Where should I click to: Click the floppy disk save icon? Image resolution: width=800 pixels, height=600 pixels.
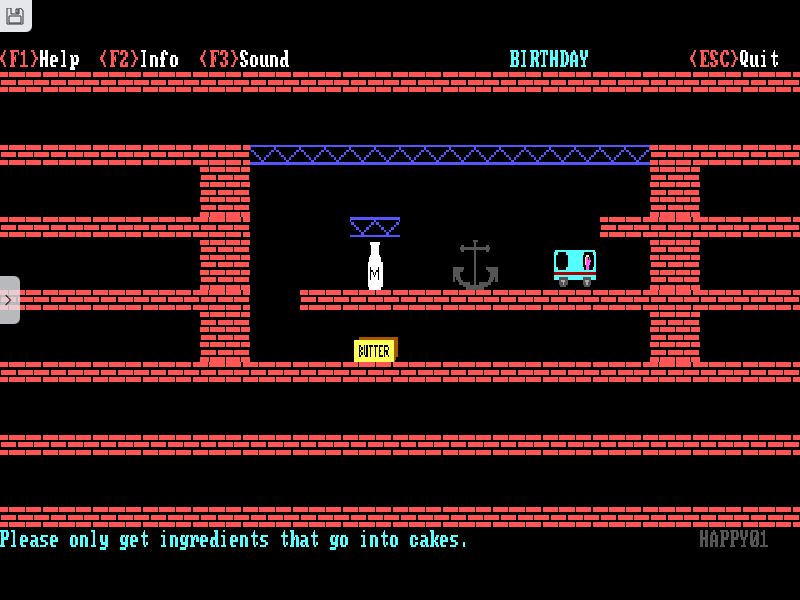[14, 14]
